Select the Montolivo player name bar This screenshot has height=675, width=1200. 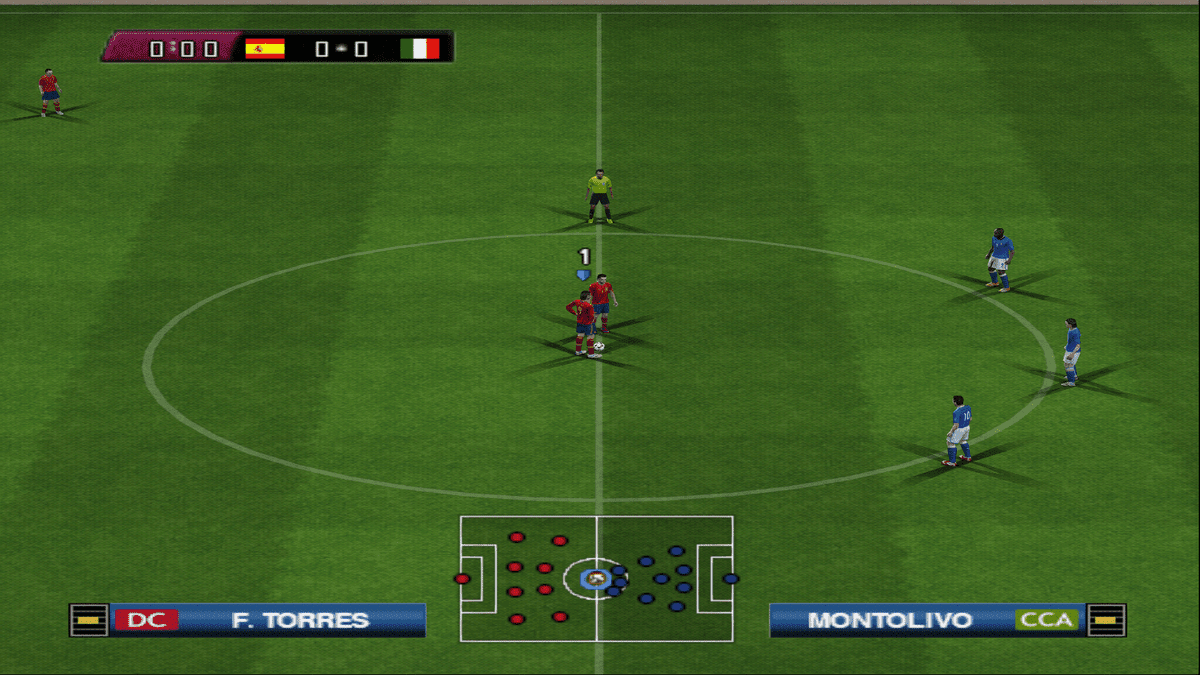tap(890, 620)
